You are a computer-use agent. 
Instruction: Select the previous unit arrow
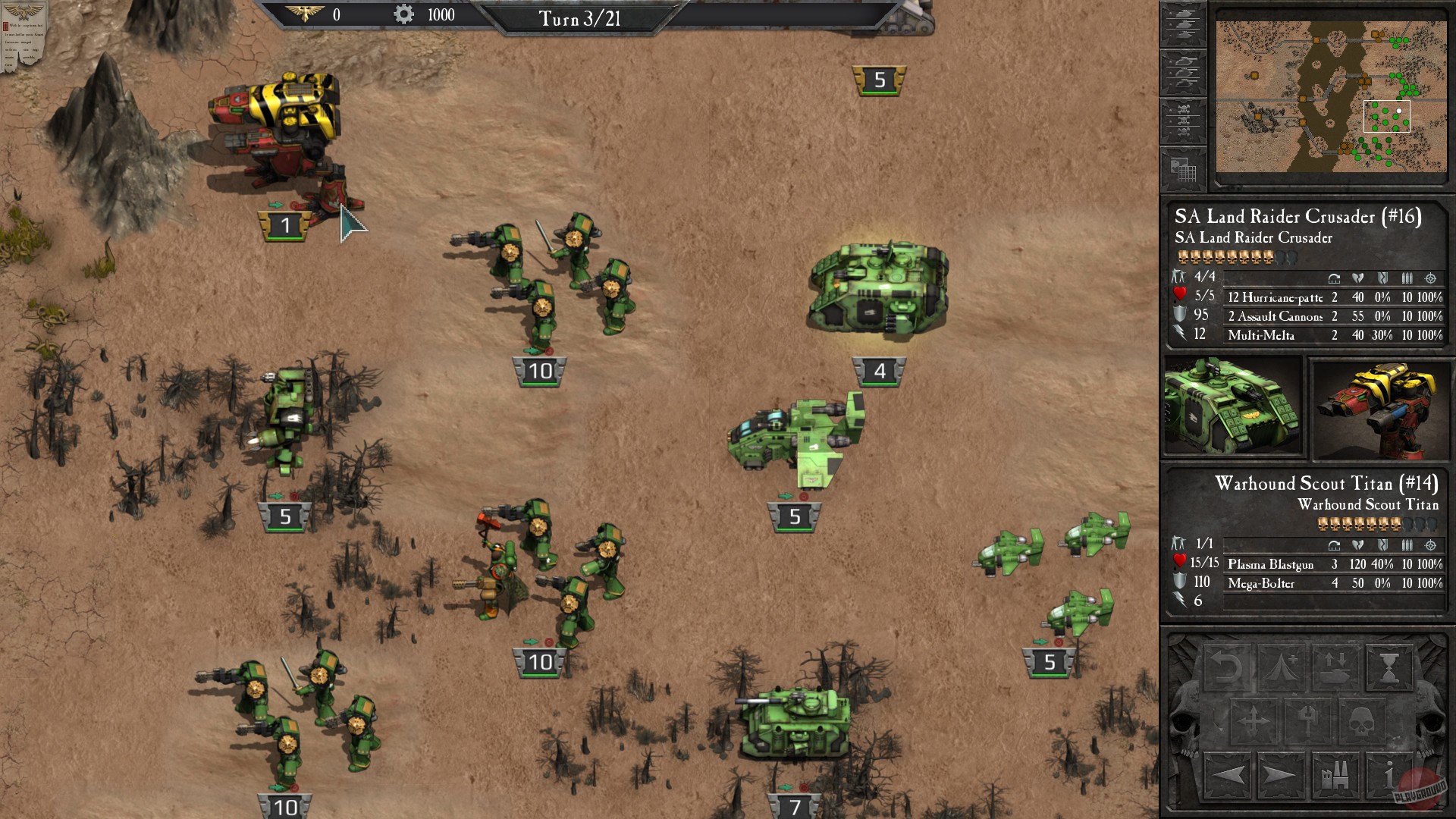tap(1226, 776)
